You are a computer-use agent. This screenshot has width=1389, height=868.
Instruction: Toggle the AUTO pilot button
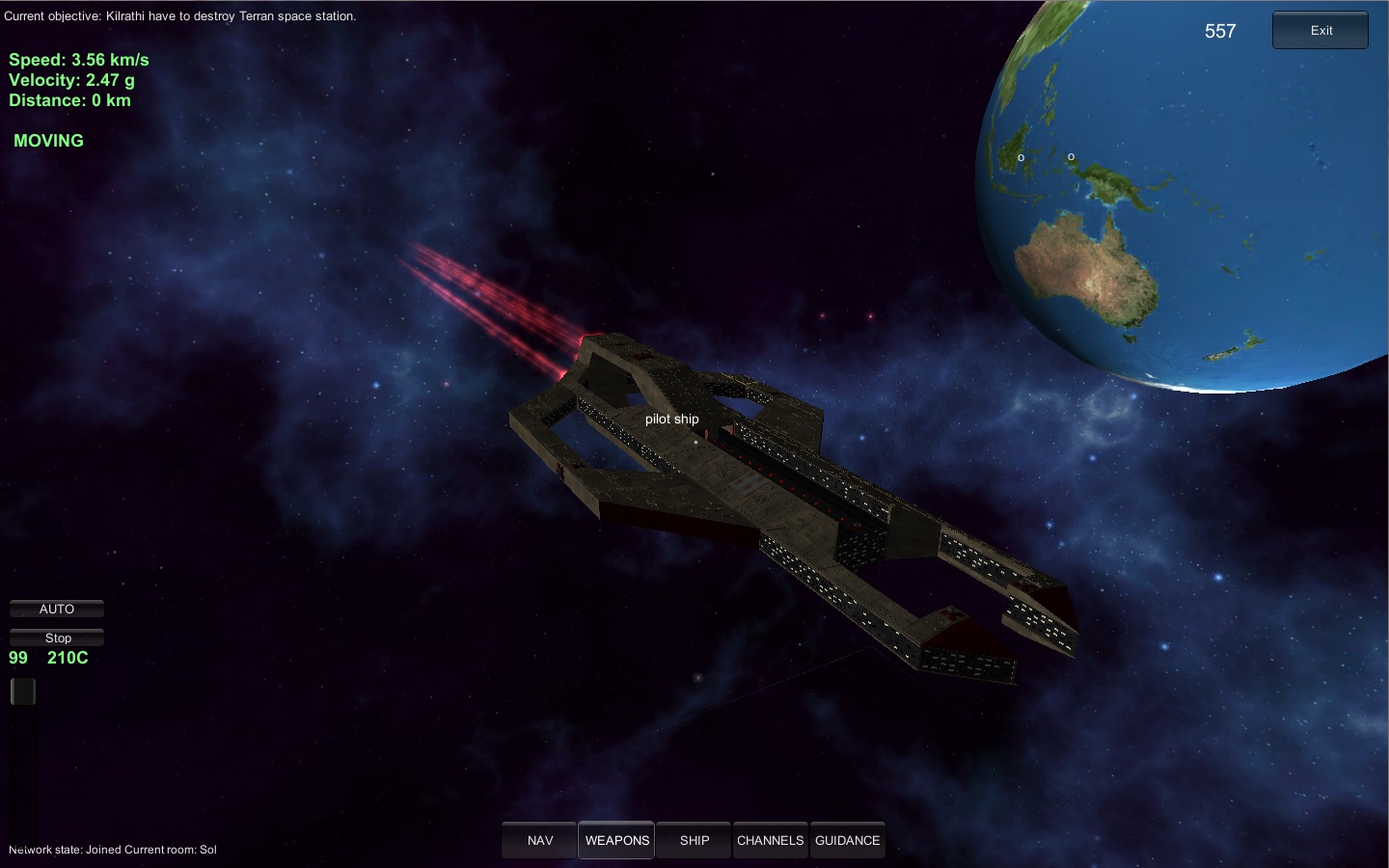[57, 609]
